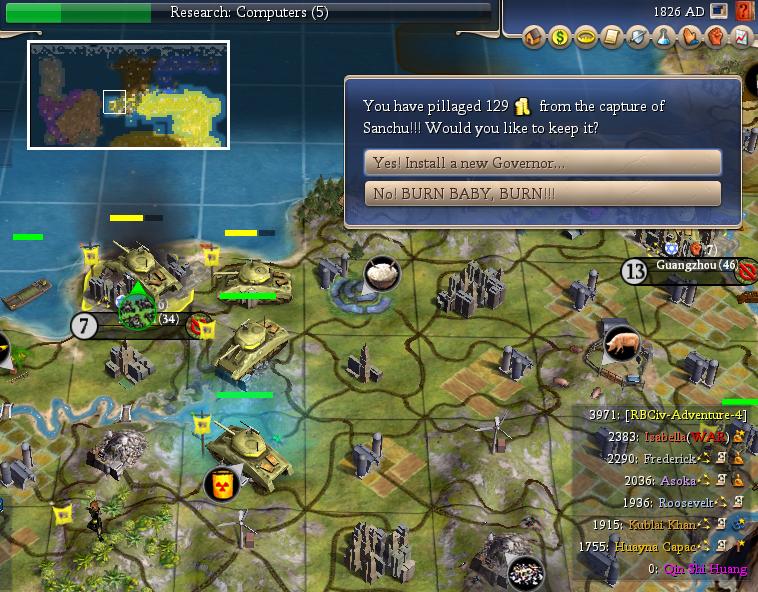
Task: Open the Religion Advisor praying hands icon
Action: click(689, 38)
